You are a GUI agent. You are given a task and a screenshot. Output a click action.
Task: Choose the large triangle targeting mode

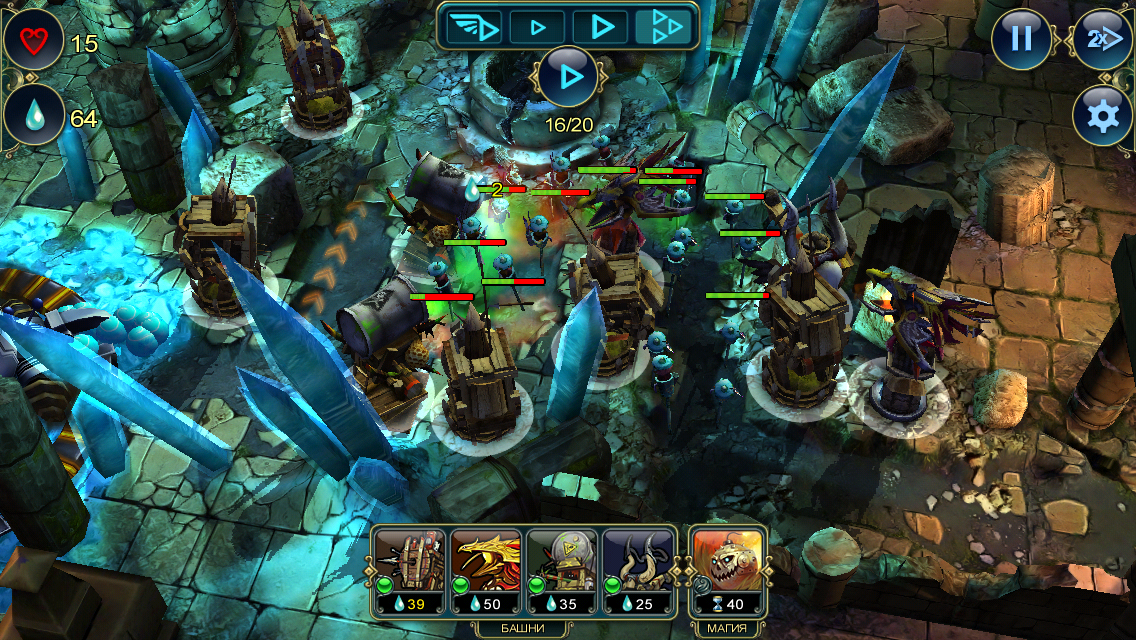tap(601, 26)
